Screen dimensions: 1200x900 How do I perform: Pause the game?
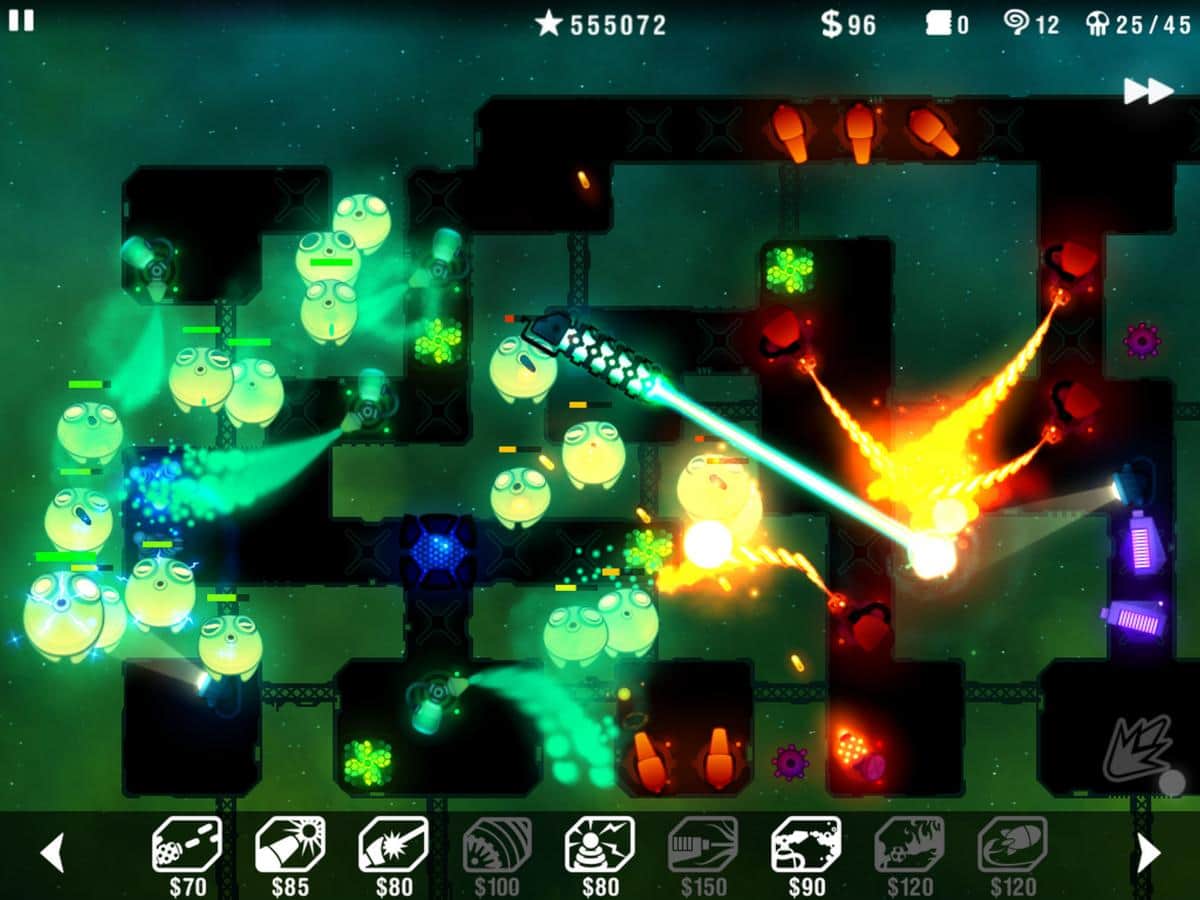click(21, 21)
